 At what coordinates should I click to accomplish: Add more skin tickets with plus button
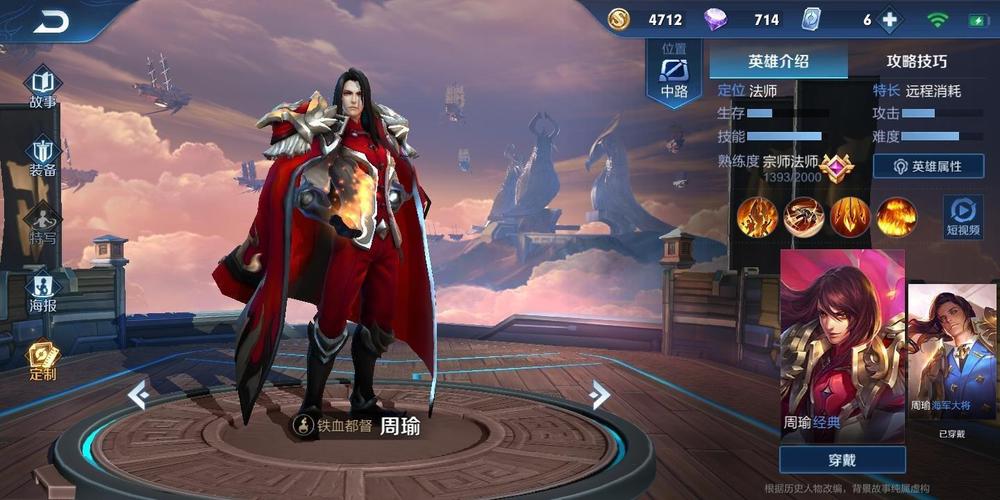[889, 20]
